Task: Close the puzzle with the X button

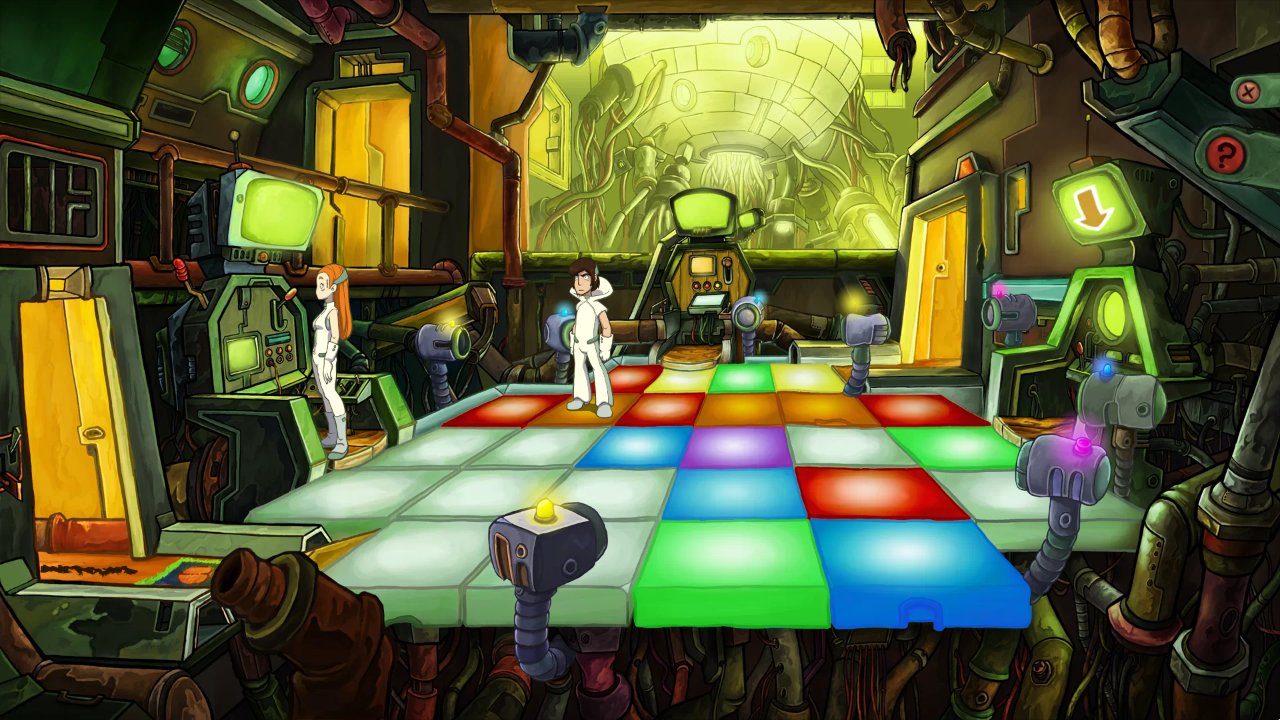Action: (x=1247, y=93)
